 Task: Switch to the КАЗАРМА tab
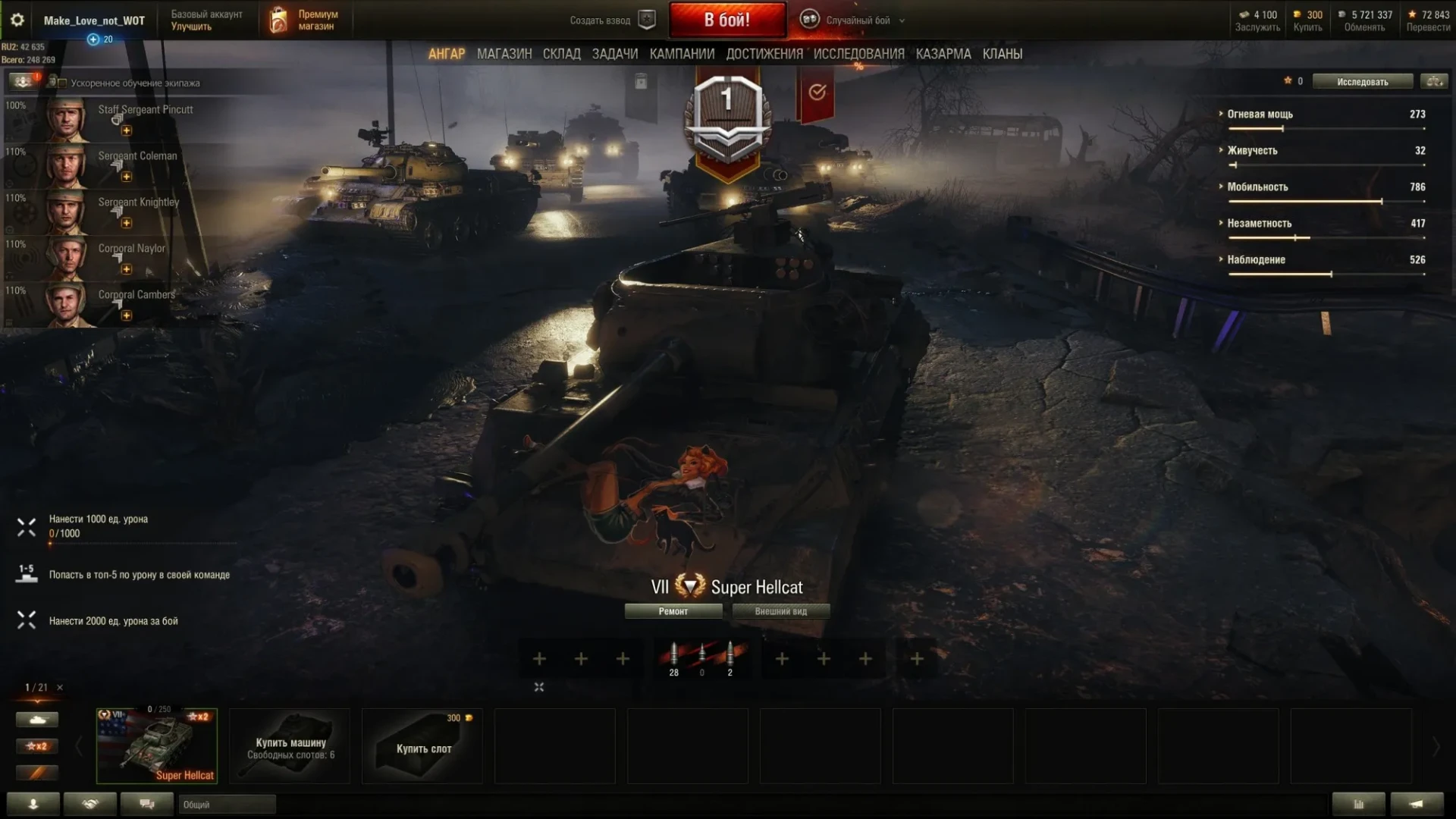click(x=943, y=54)
